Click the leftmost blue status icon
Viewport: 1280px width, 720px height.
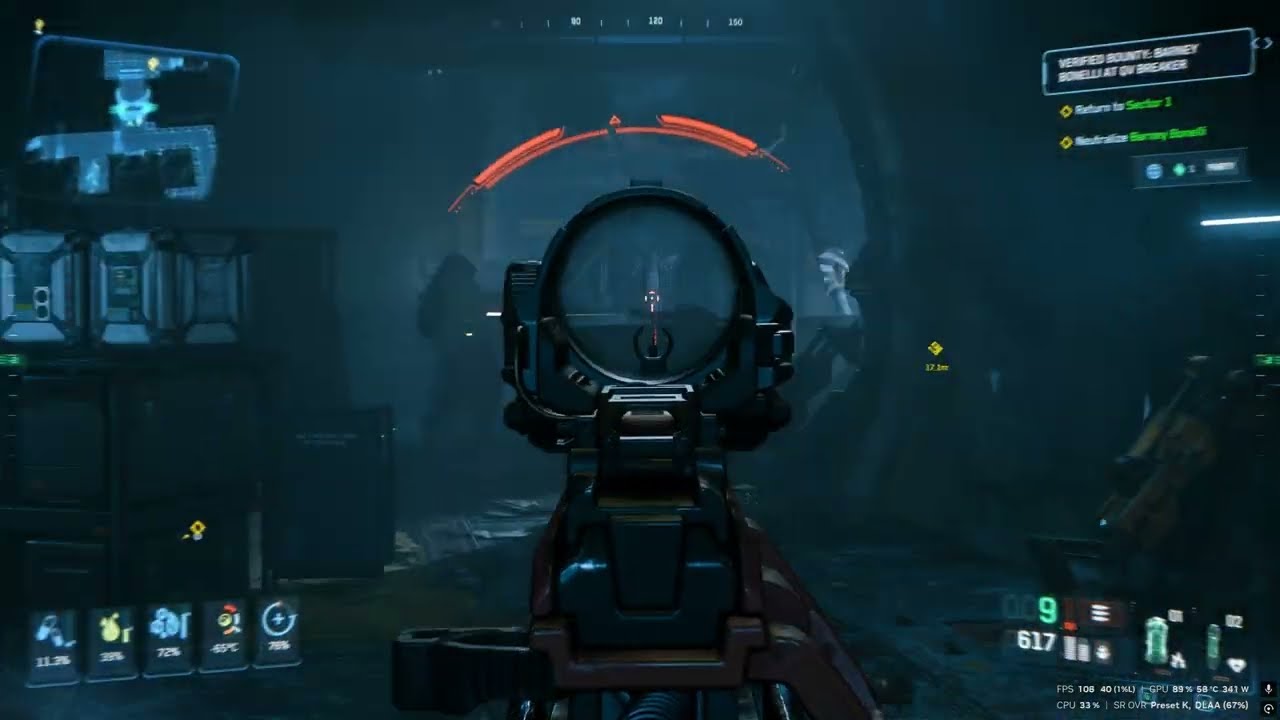tap(52, 640)
